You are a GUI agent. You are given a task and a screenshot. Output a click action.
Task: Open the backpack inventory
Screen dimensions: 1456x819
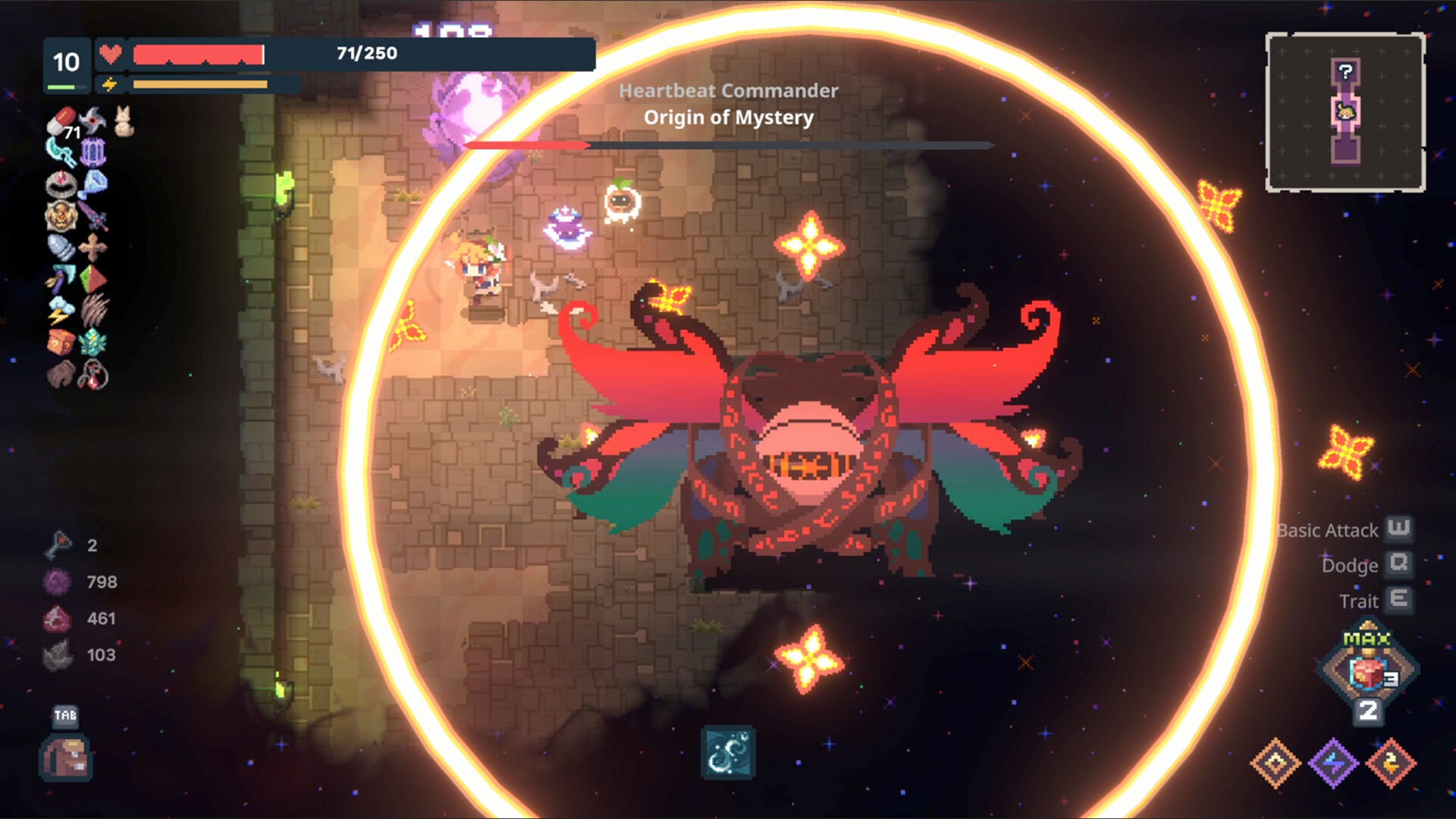pos(66,758)
